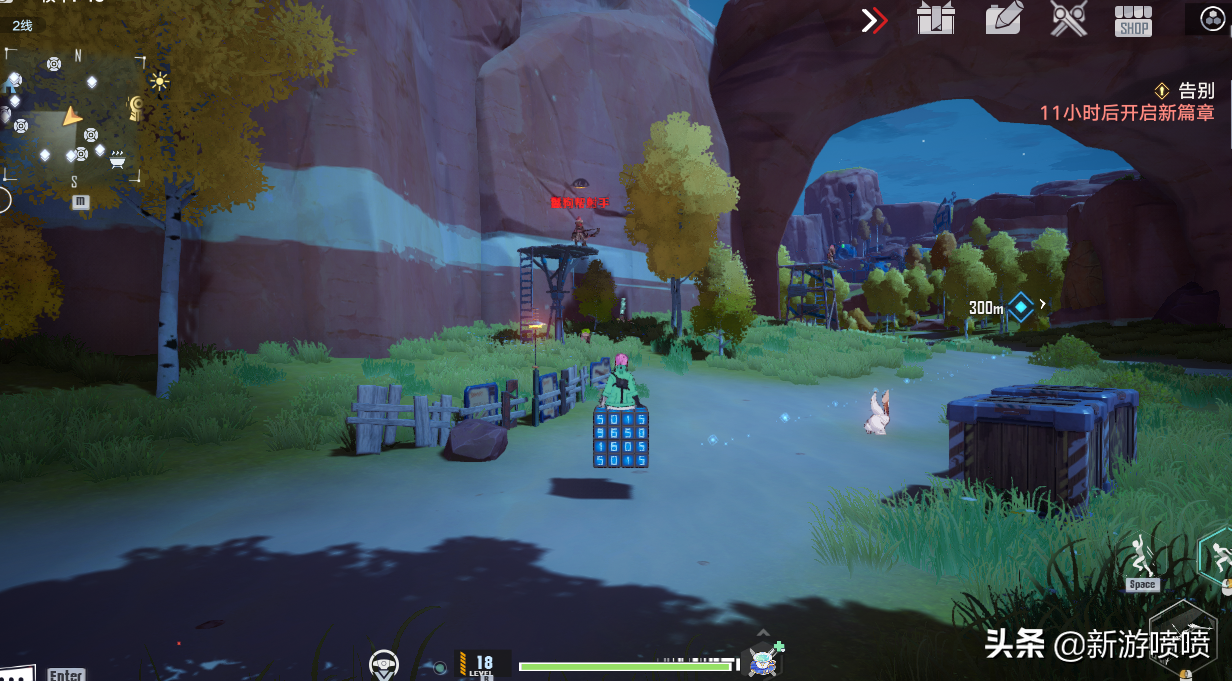Activate the sprint dodge hexagon icon
Image resolution: width=1232 pixels, height=681 pixels.
tap(1217, 553)
